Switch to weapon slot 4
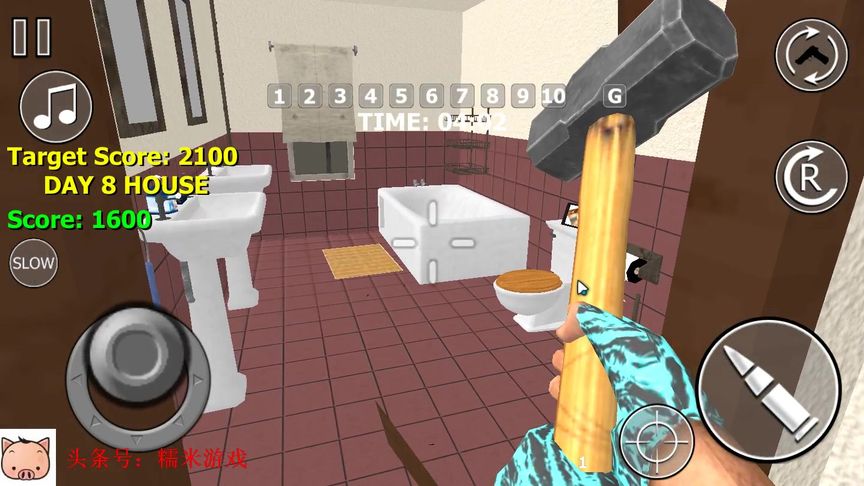This screenshot has height=486, width=864. click(371, 96)
